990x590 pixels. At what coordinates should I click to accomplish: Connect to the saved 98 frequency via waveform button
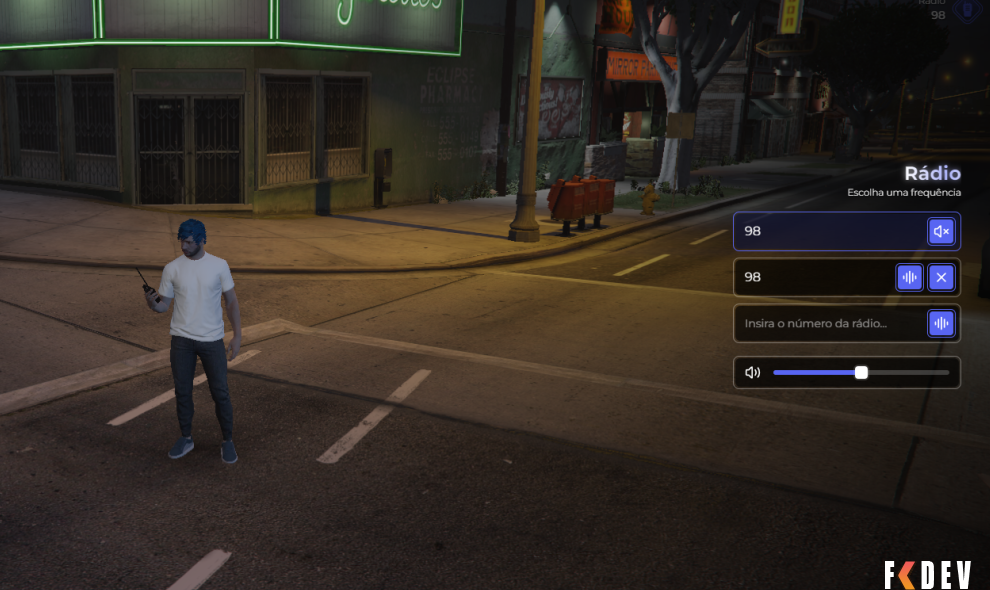[909, 277]
